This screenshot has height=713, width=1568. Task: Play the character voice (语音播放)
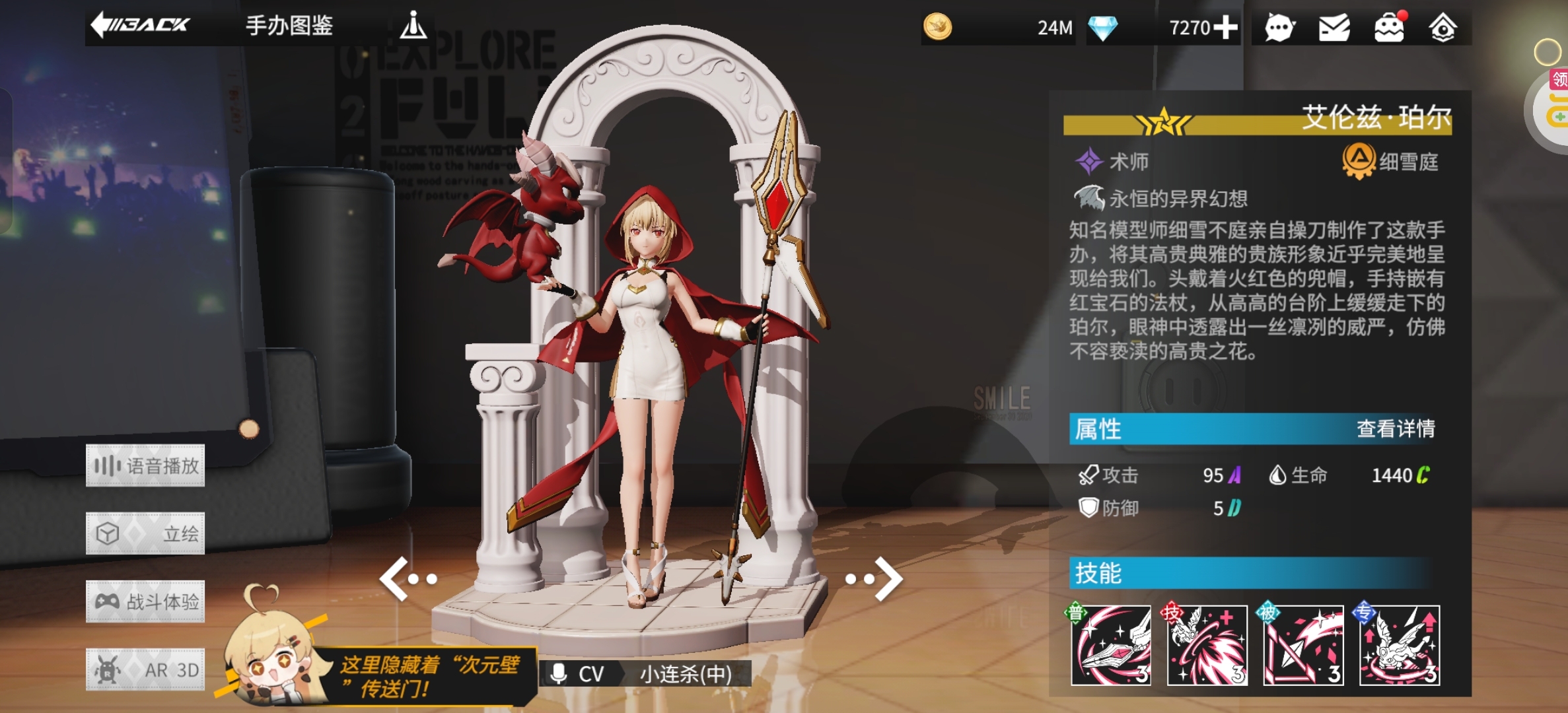(145, 466)
